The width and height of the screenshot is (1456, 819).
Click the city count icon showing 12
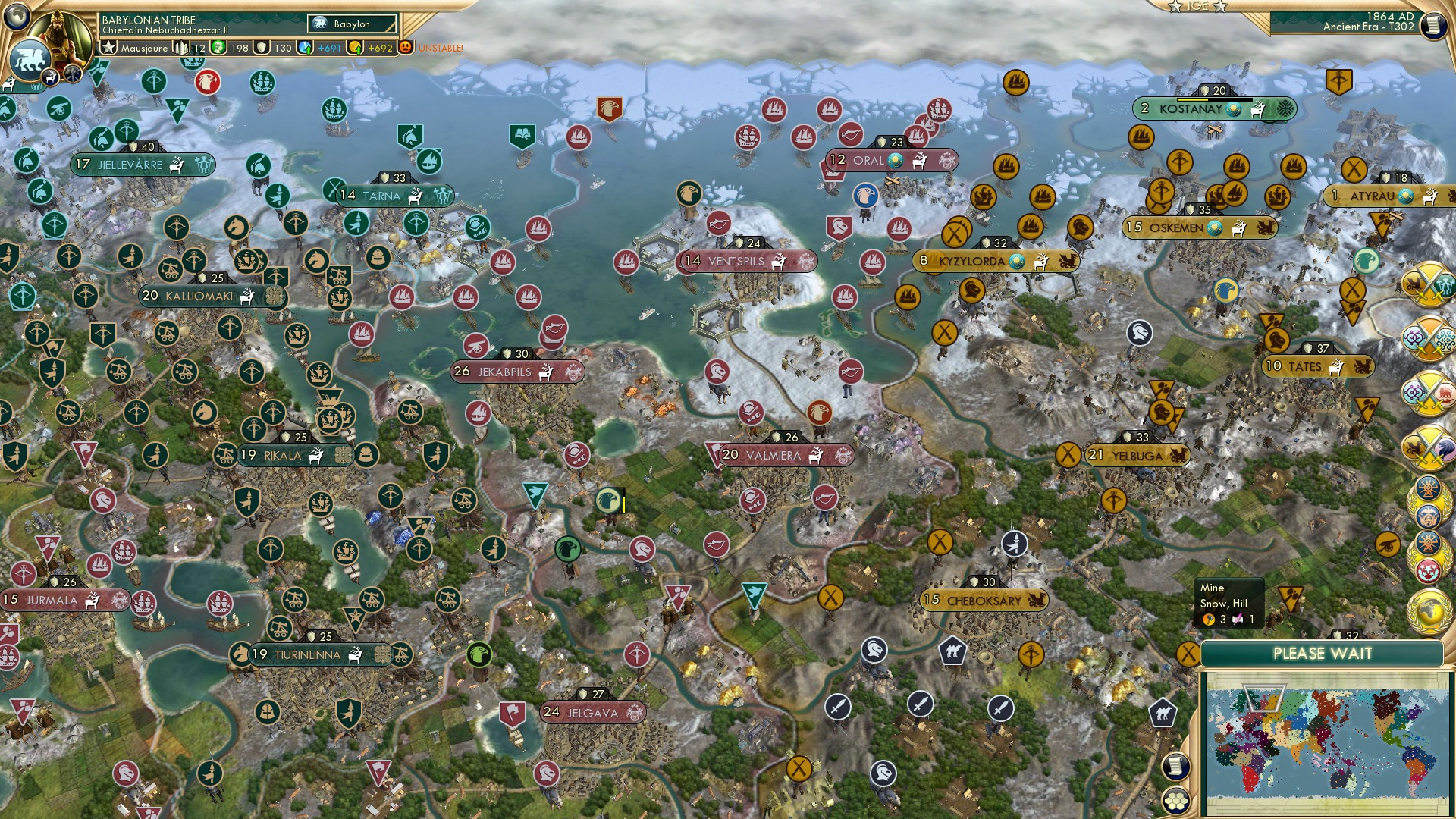point(182,48)
